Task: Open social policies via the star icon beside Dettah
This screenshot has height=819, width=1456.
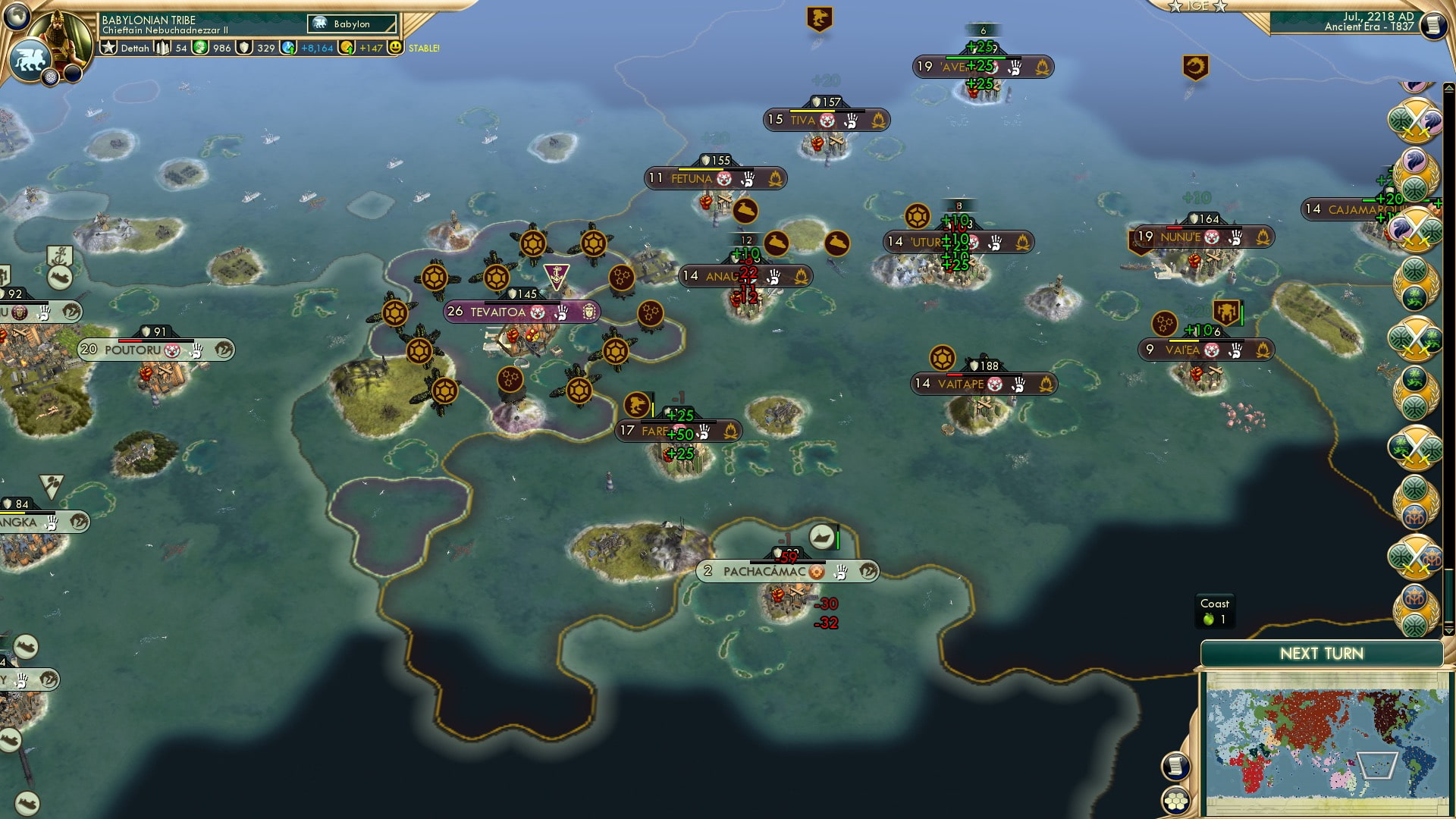Action: tap(108, 48)
